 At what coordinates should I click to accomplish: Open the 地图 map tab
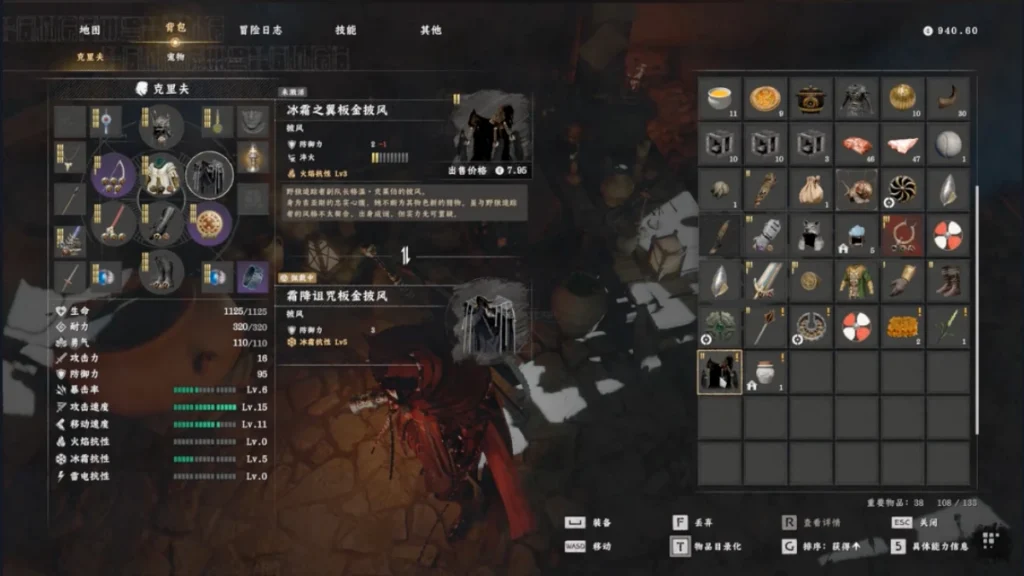coord(90,30)
